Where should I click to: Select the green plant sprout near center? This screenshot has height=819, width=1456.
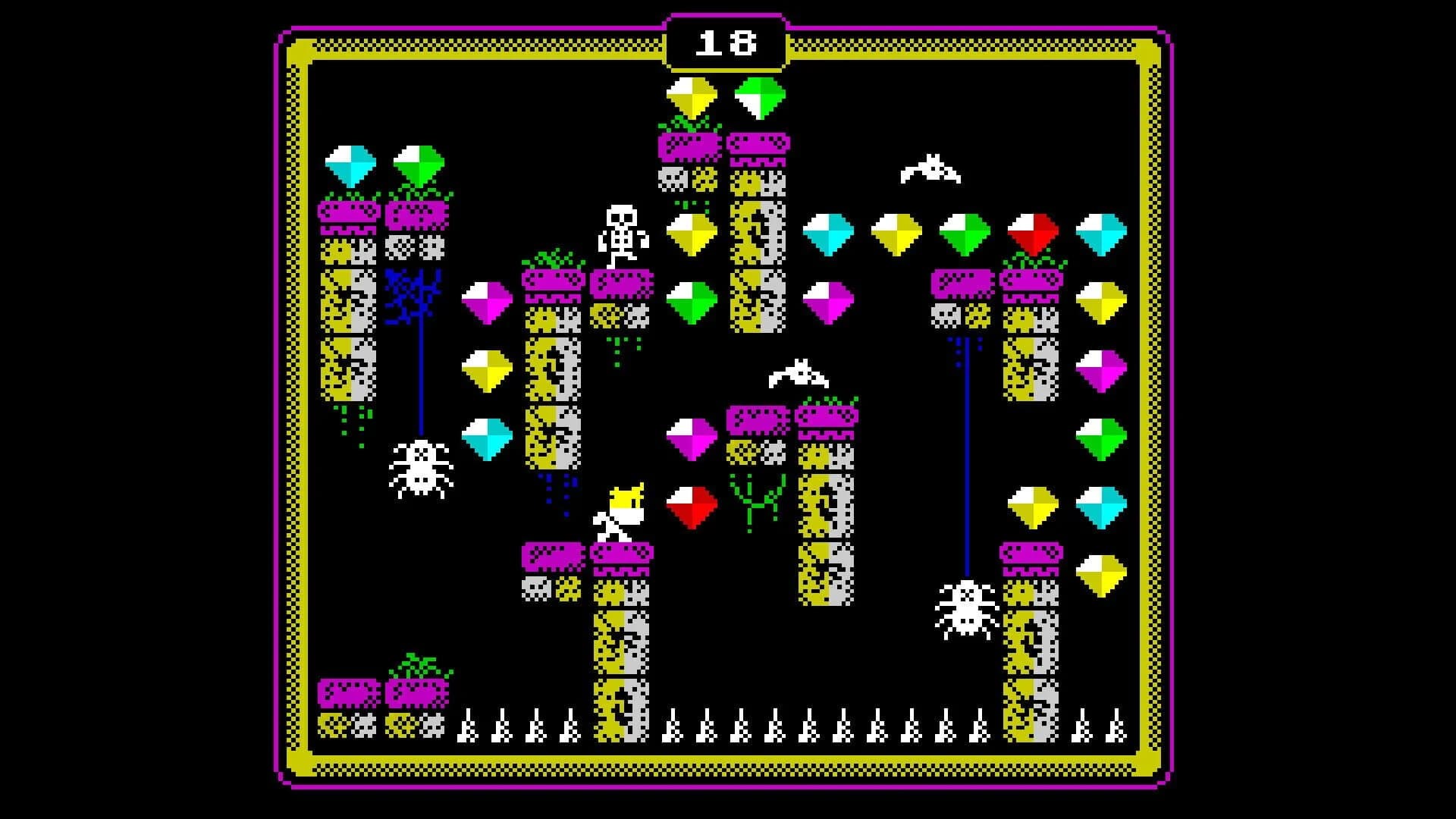(755, 500)
